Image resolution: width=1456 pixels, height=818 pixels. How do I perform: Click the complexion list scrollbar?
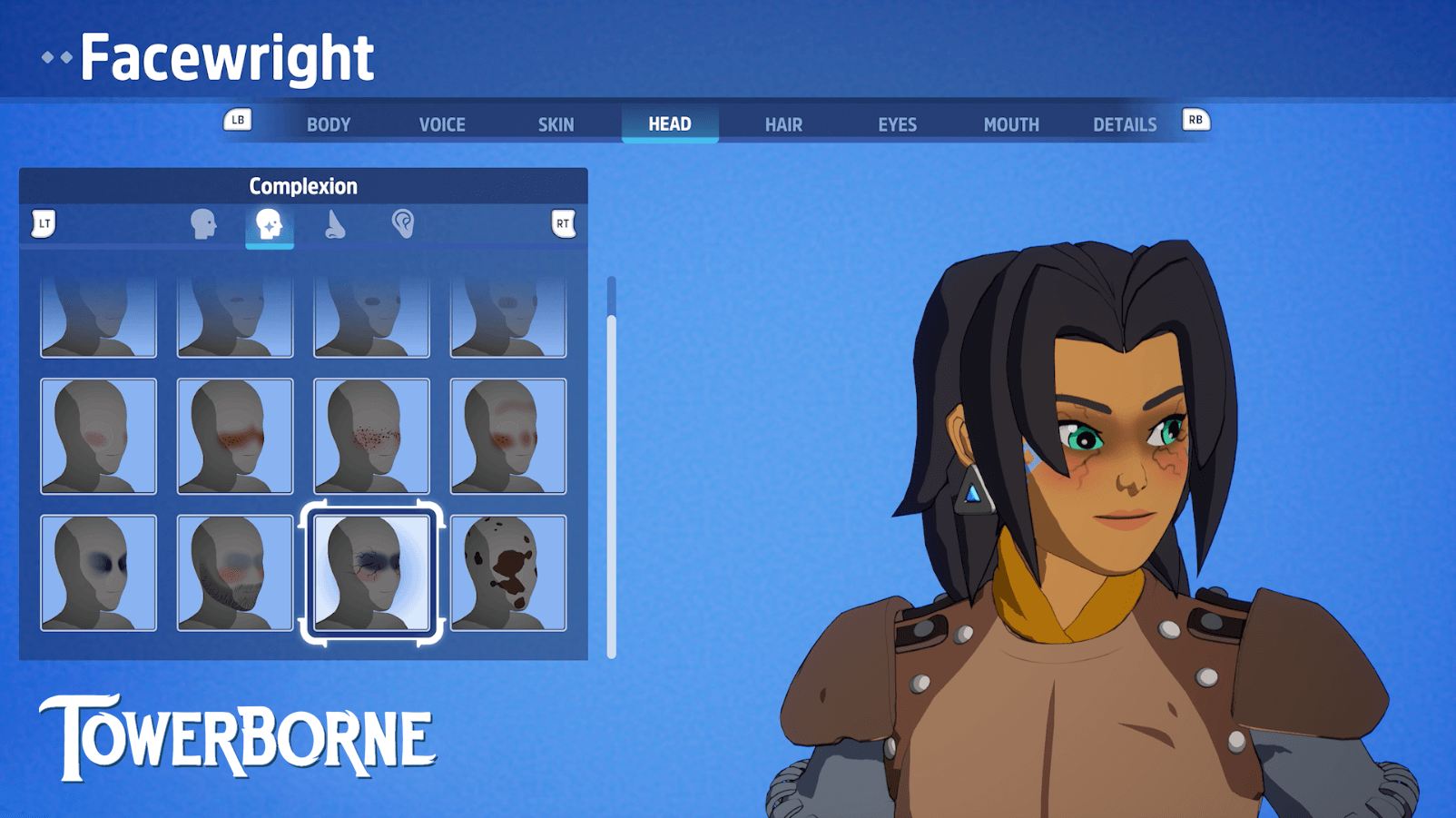612,472
